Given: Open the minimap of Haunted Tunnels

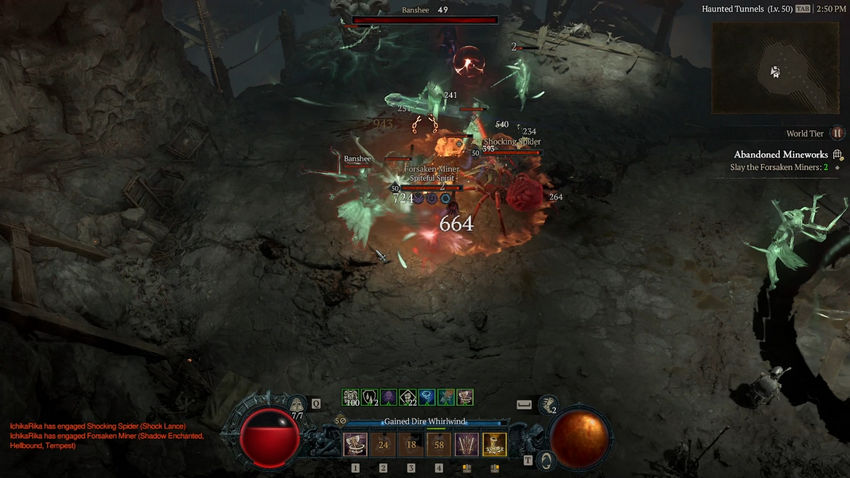Looking at the screenshot, I should tap(775, 68).
